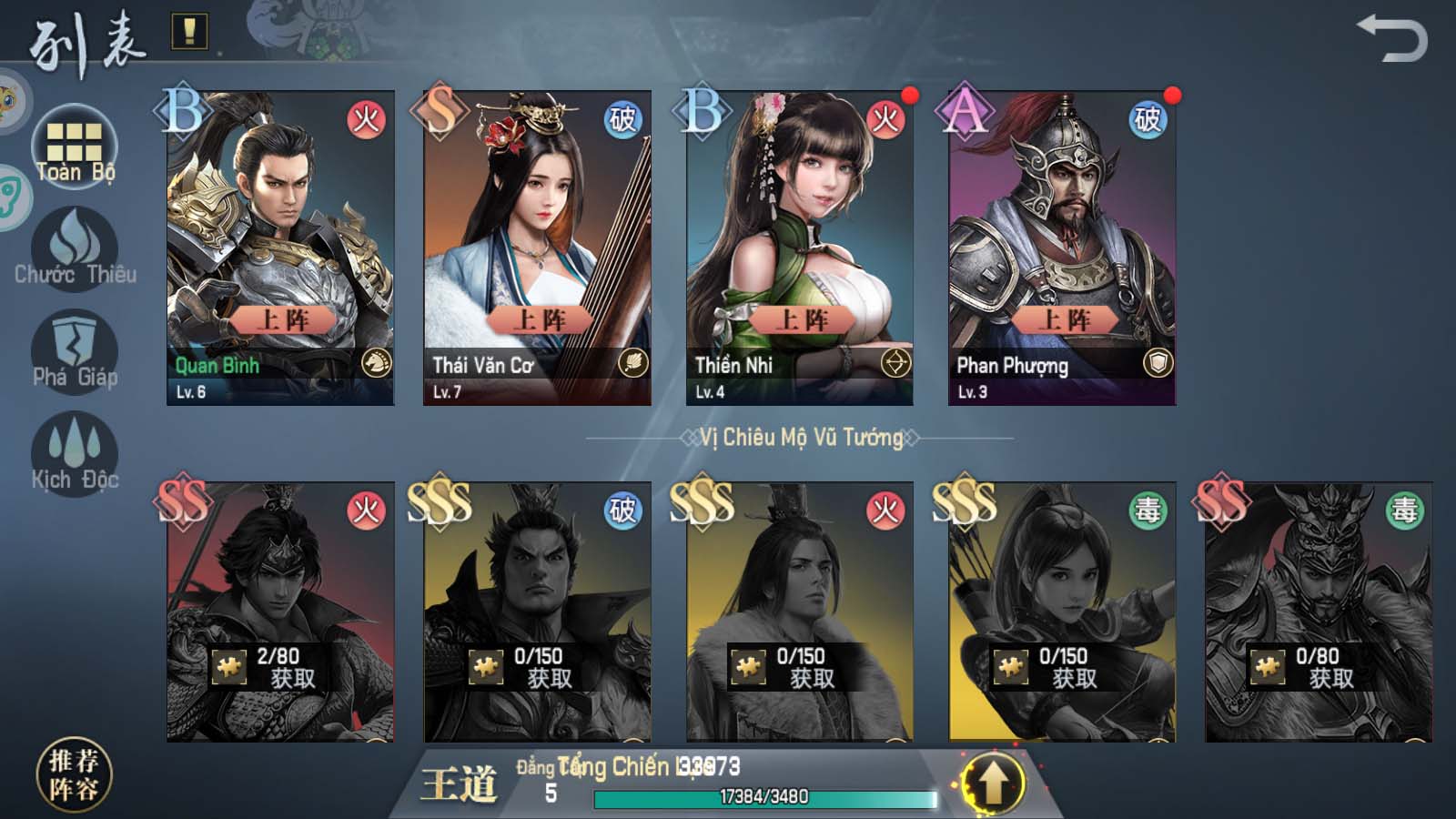Go back using the return arrow
The image size is (1456, 819).
(1392, 40)
